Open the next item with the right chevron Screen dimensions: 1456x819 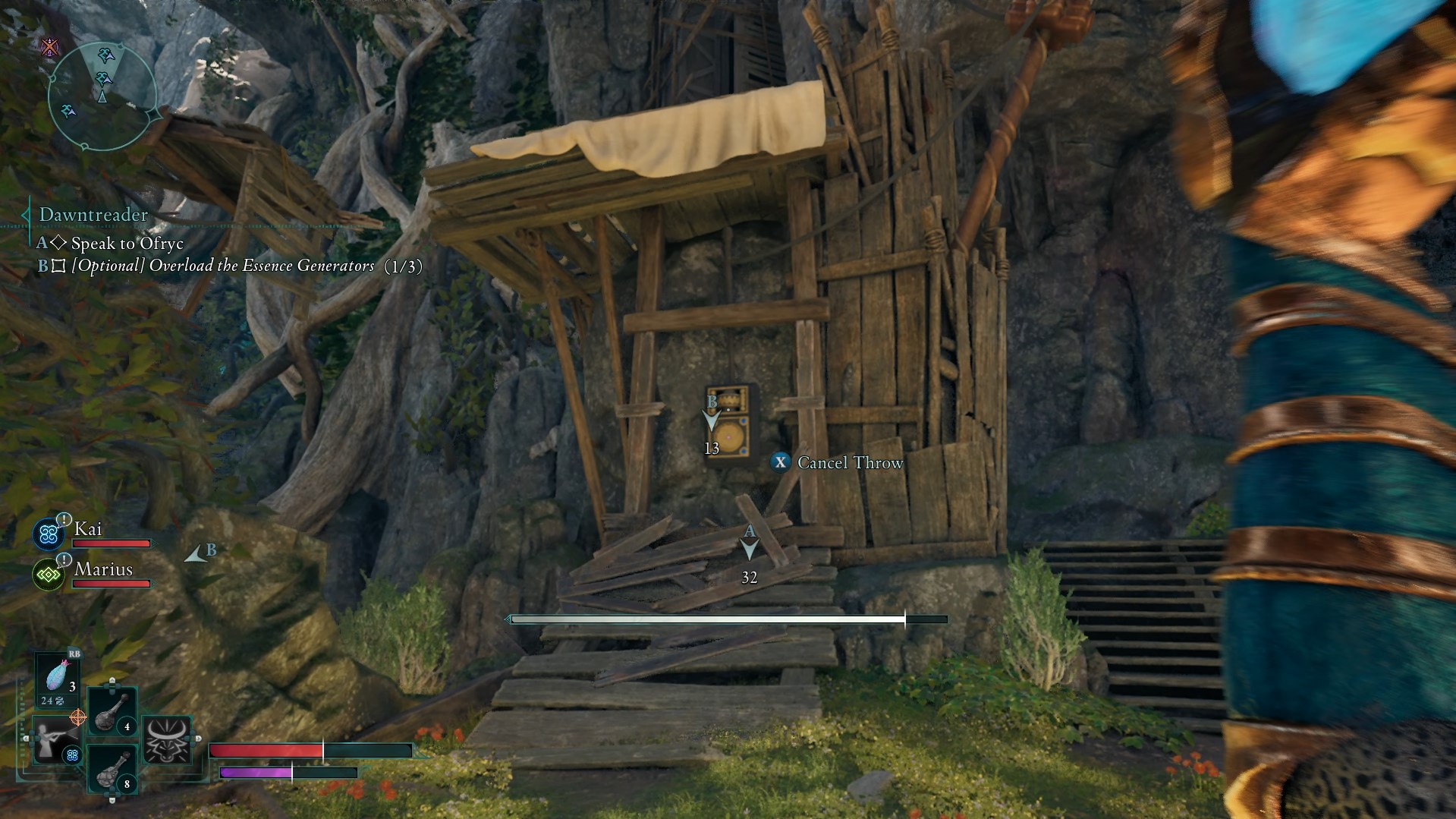coord(199,739)
